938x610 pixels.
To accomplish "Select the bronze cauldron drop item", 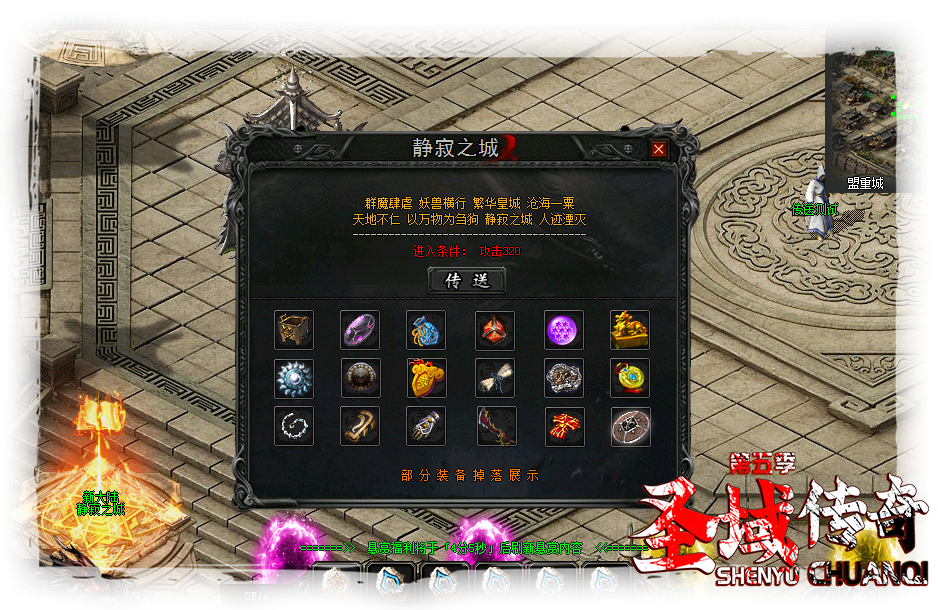I will click(x=294, y=330).
